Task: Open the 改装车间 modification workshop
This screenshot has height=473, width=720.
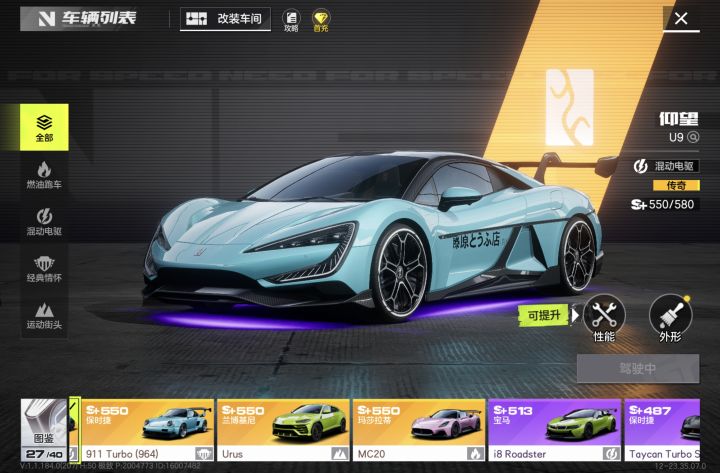Action: [x=225, y=19]
